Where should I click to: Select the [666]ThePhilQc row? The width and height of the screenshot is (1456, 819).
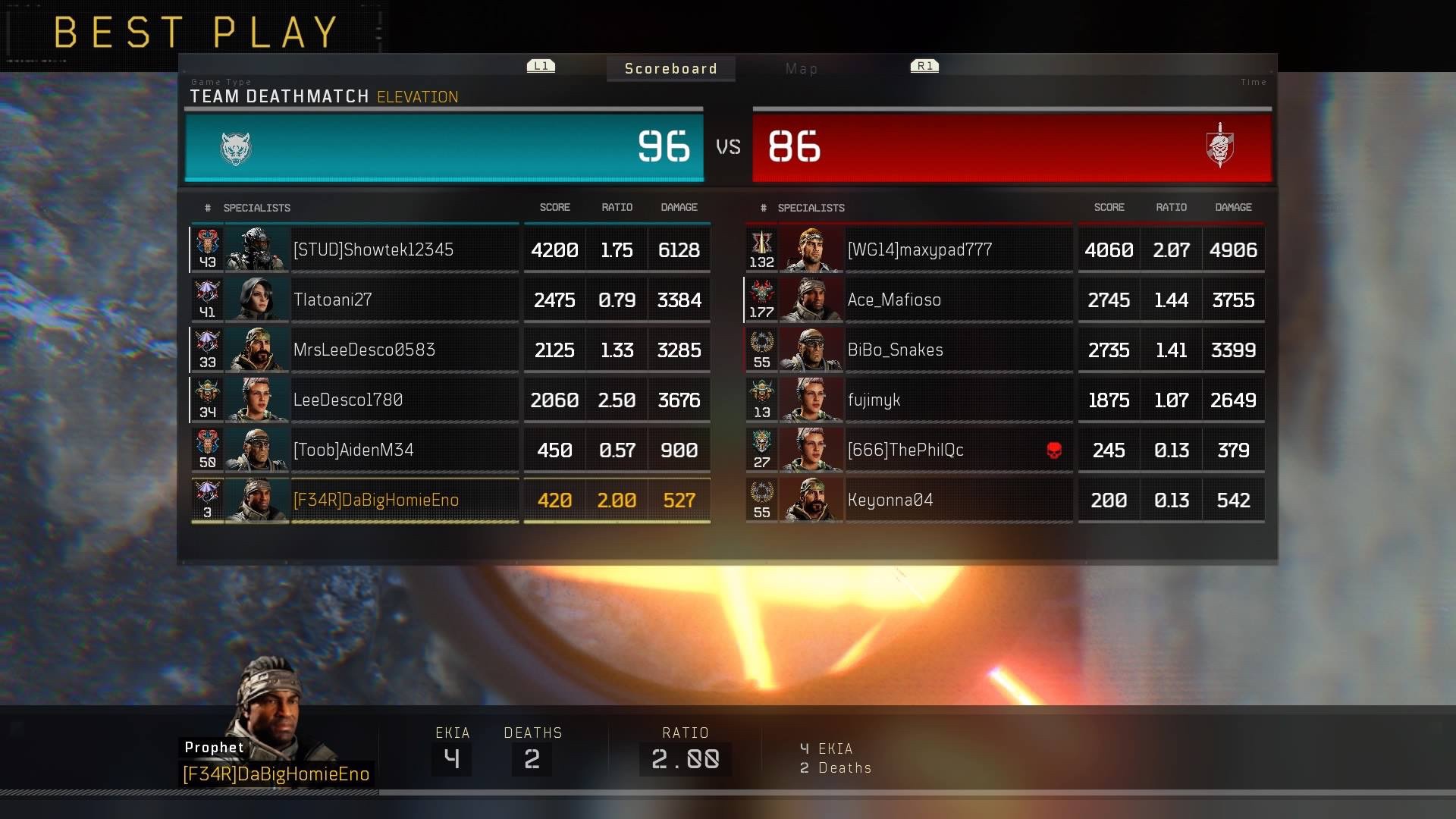[x=905, y=450]
